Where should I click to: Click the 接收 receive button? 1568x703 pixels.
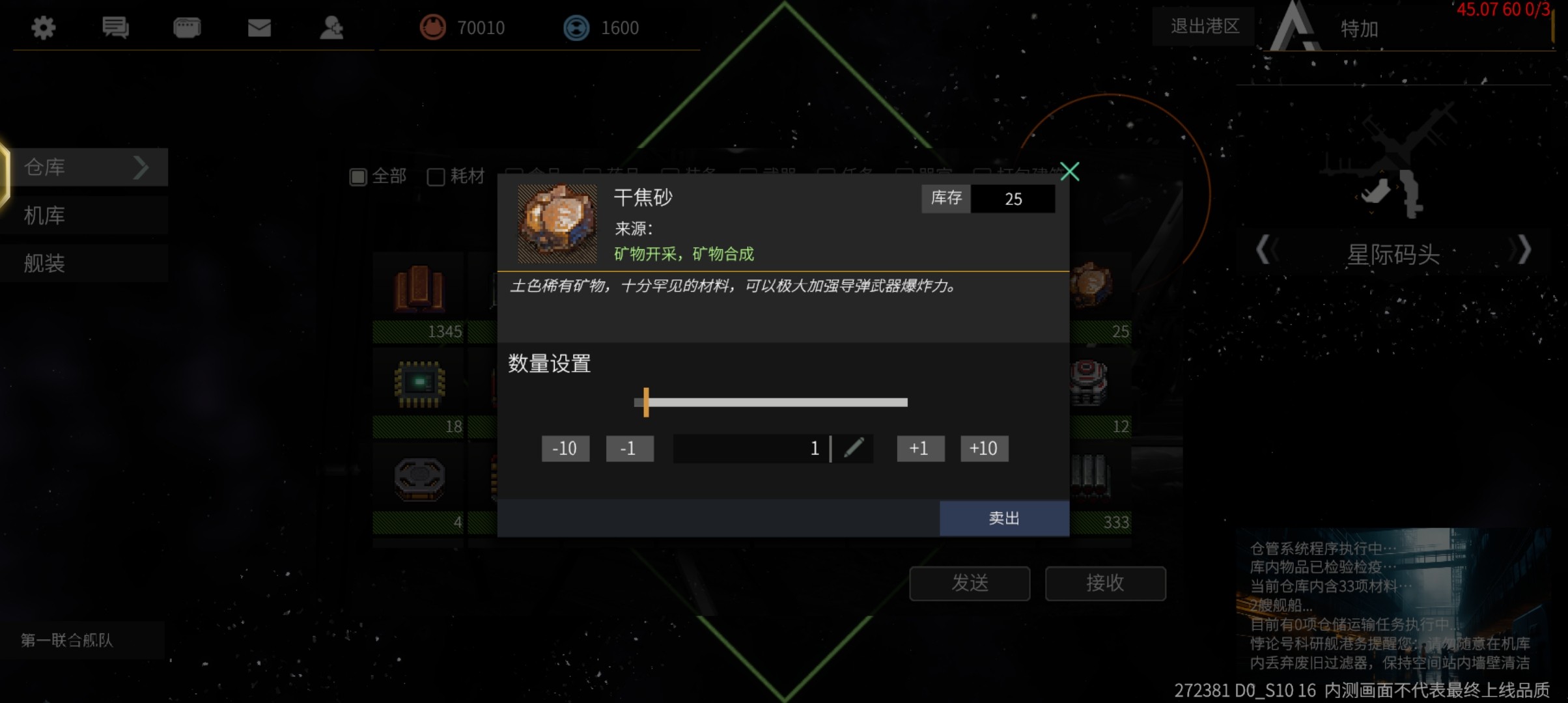(x=1105, y=583)
